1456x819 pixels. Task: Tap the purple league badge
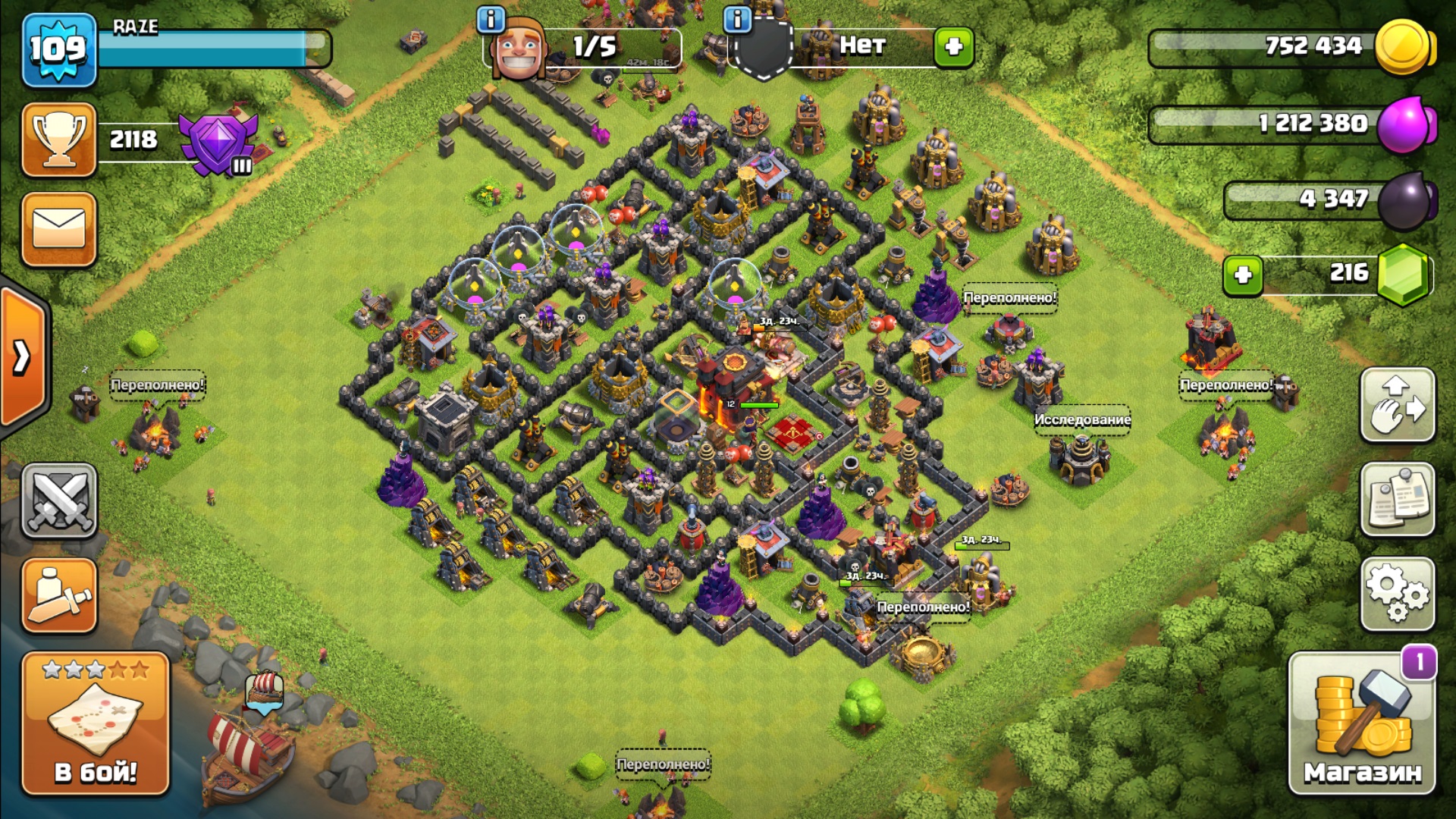coord(218,143)
